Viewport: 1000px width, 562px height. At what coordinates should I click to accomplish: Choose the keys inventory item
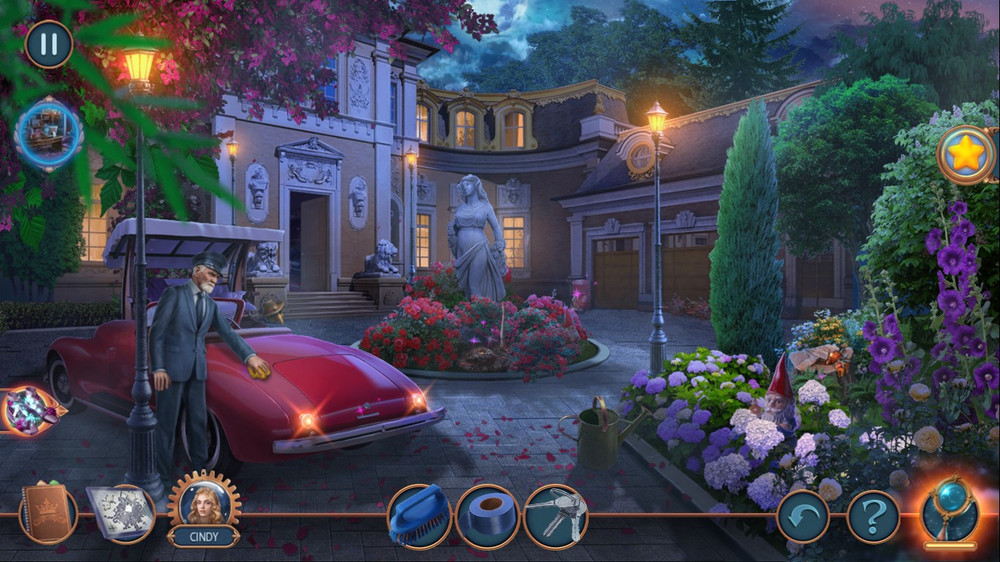pyautogui.click(x=555, y=516)
